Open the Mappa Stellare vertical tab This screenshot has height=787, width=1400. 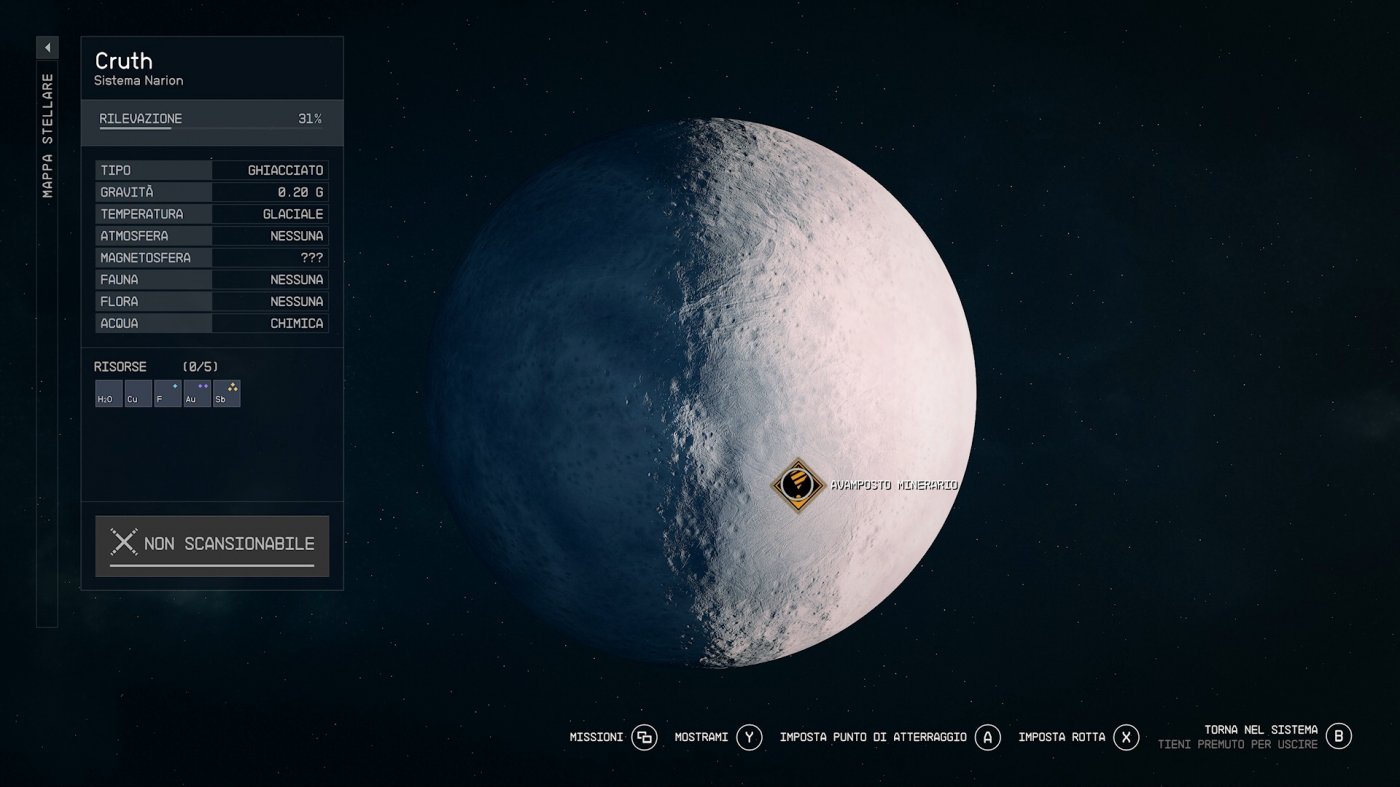(47, 135)
